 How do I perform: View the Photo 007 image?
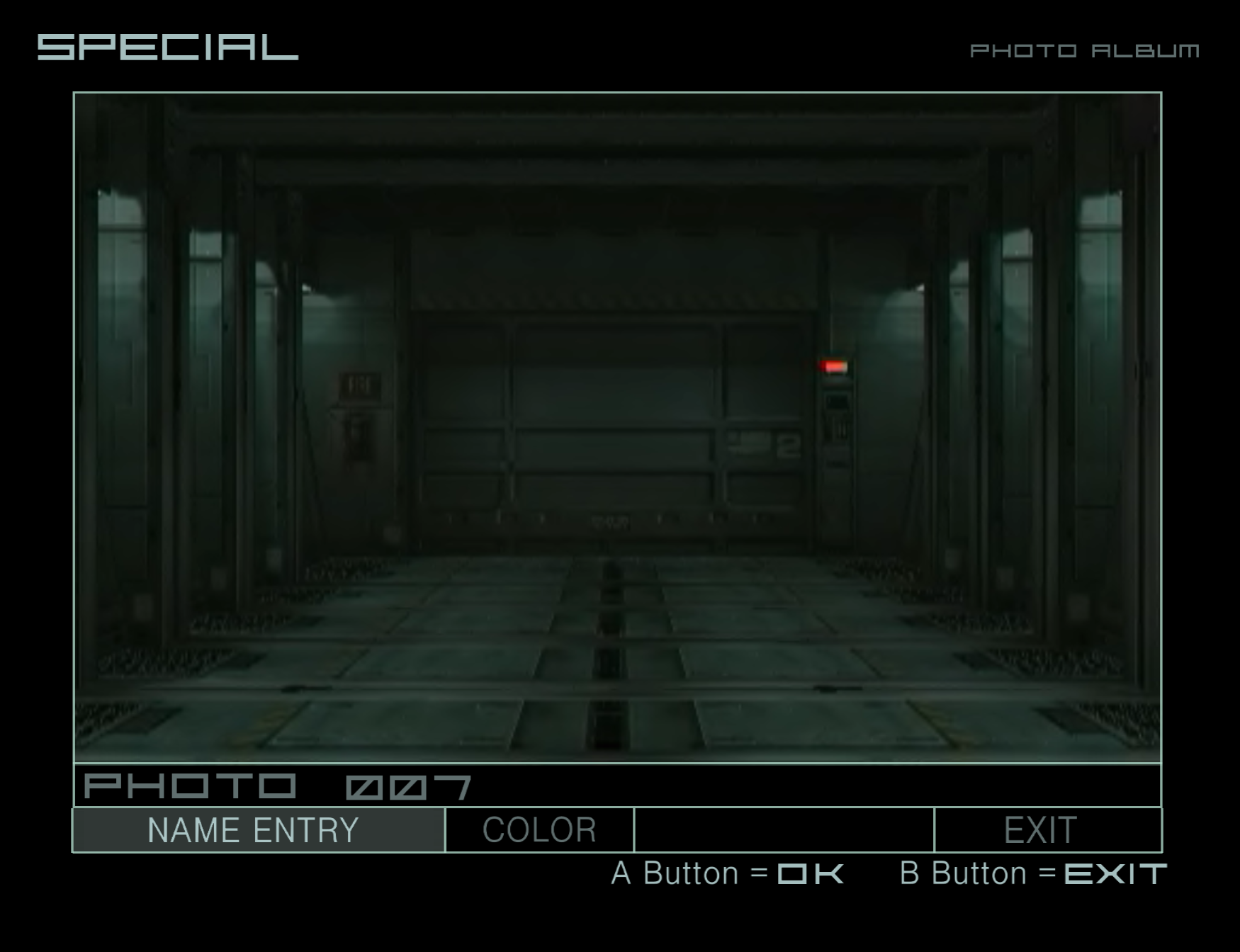point(617,427)
